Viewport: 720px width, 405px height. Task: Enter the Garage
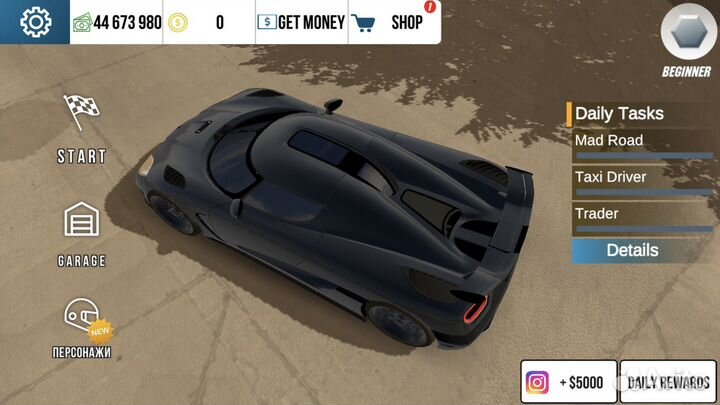81,234
